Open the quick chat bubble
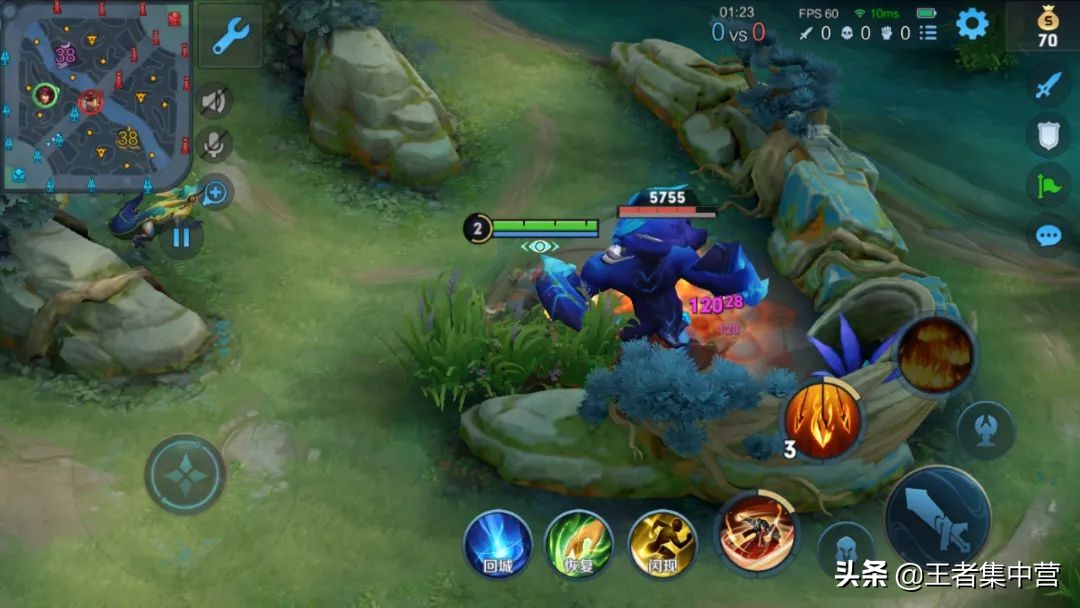1080x608 pixels. [1047, 236]
